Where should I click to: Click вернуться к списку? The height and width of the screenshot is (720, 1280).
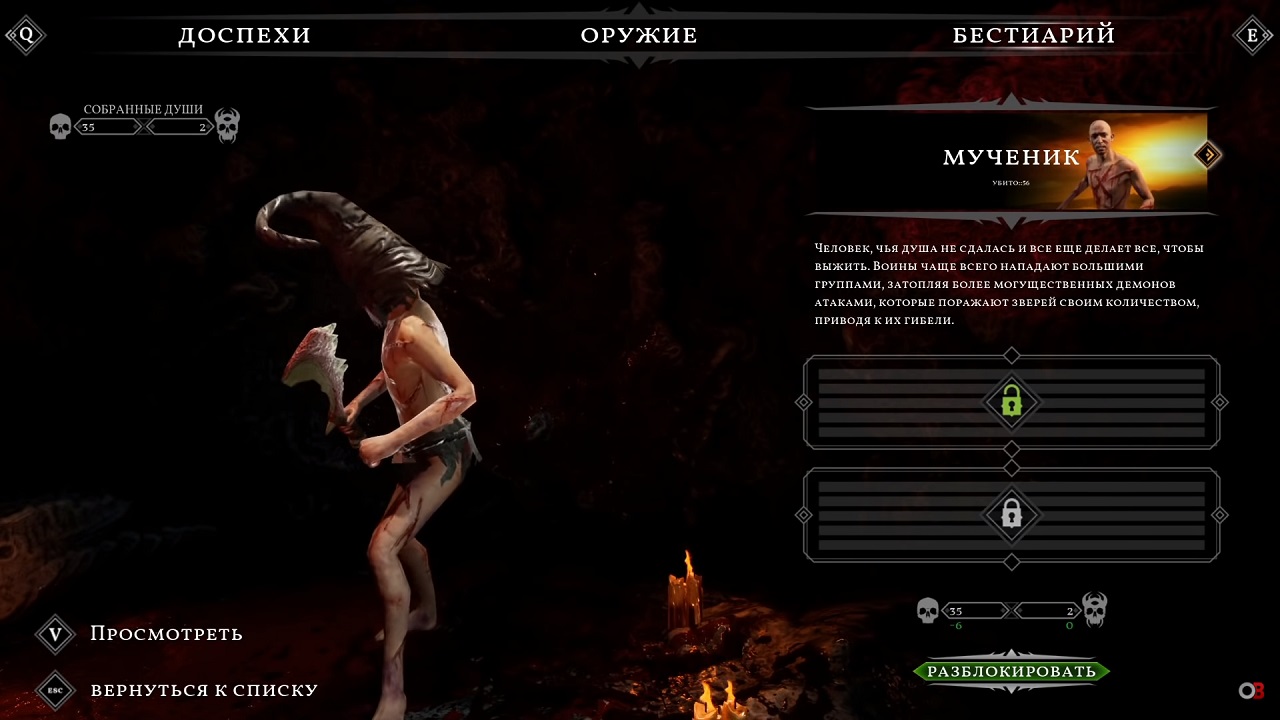[204, 690]
